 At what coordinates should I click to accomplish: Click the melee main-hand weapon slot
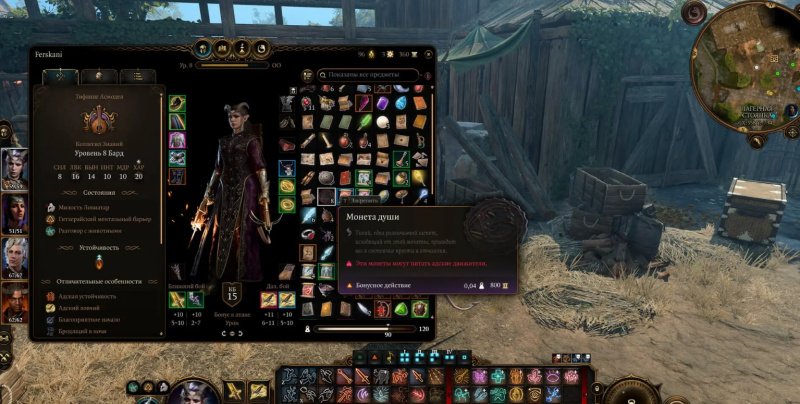point(177,299)
